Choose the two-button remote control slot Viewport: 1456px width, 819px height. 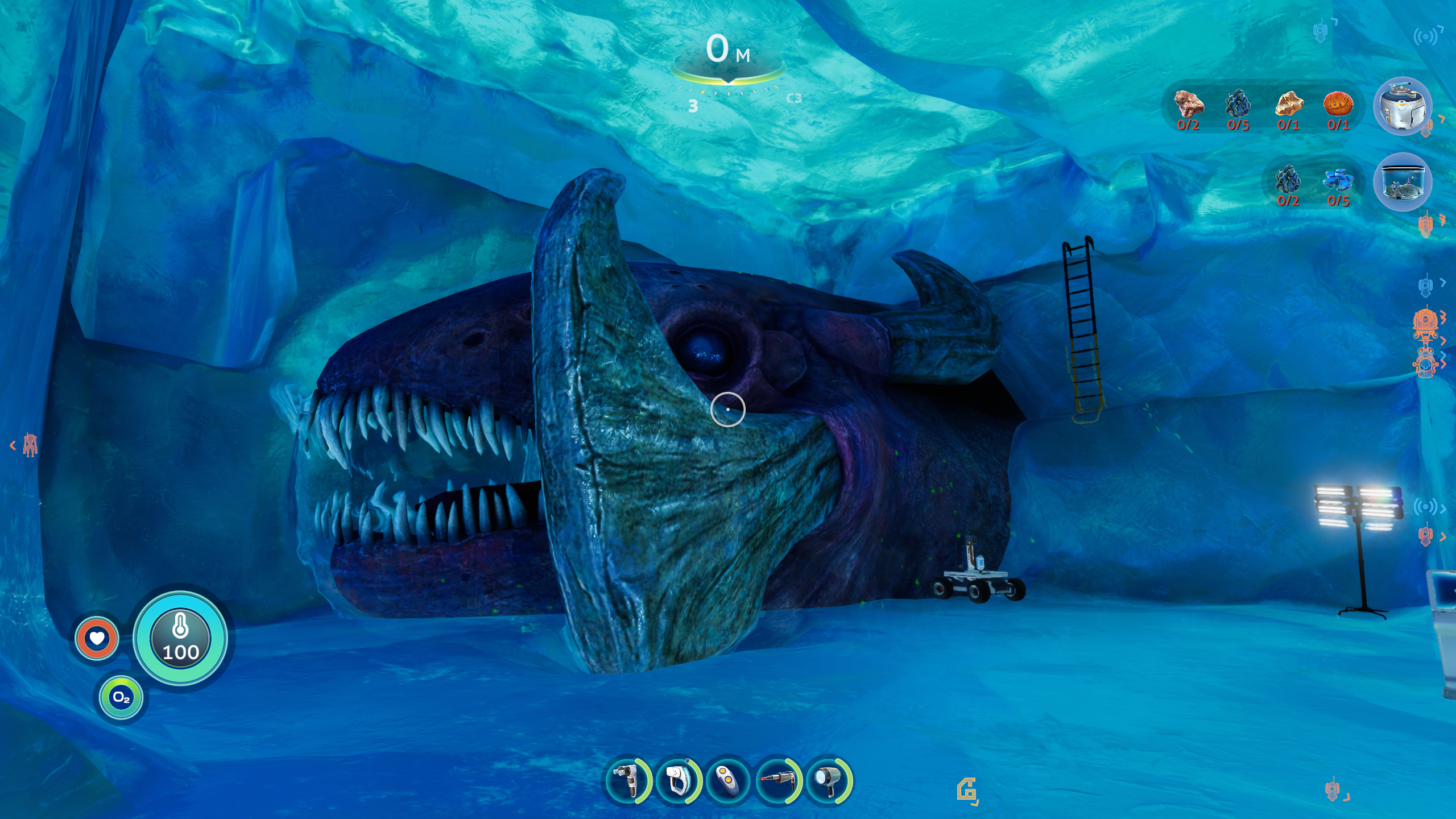tap(727, 780)
